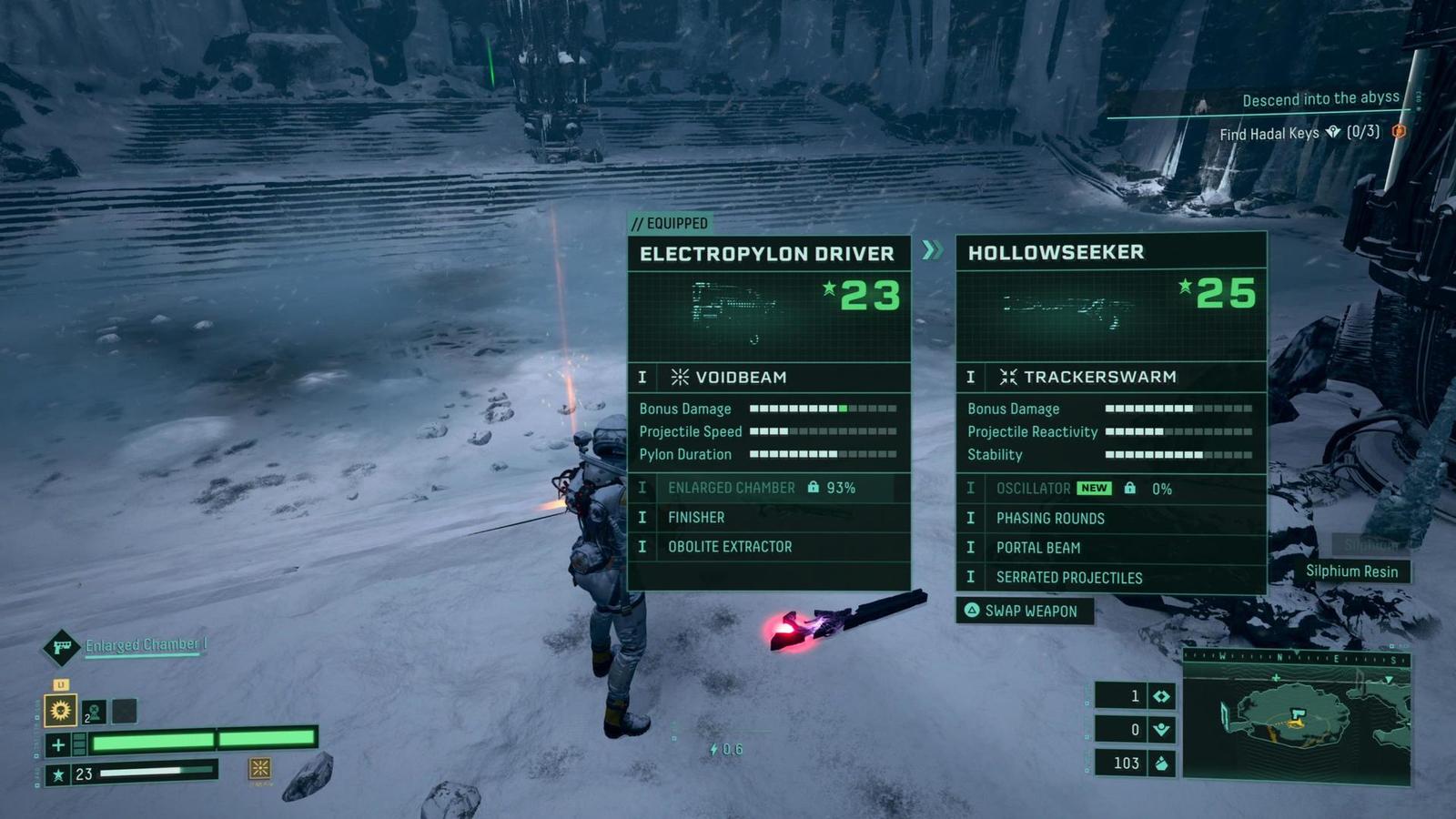Screen dimensions: 1456x819
Task: Click the Swap Weapon button
Action: click(1024, 611)
